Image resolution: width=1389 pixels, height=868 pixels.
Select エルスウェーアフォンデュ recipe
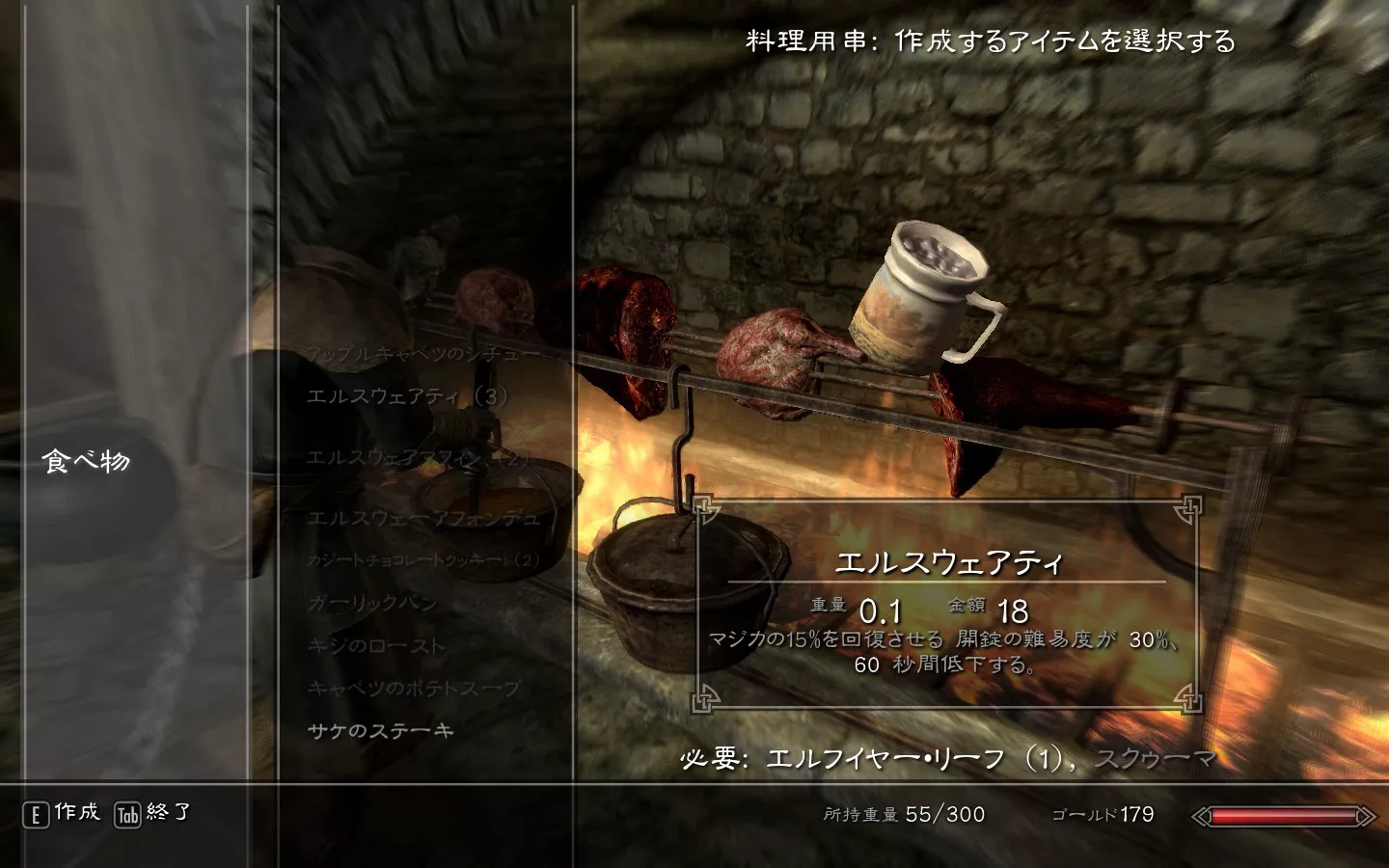(422, 518)
